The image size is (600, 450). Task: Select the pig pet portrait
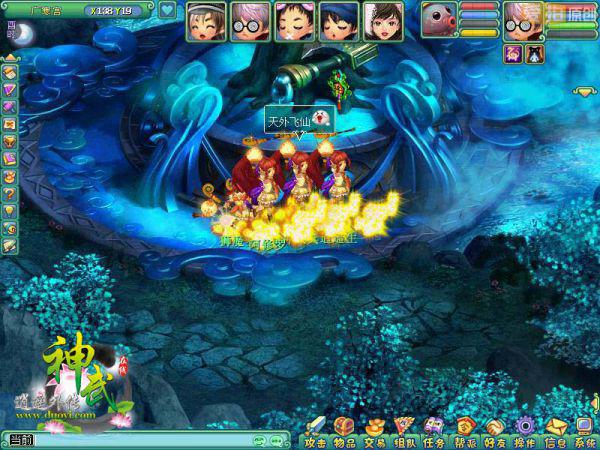(x=438, y=20)
